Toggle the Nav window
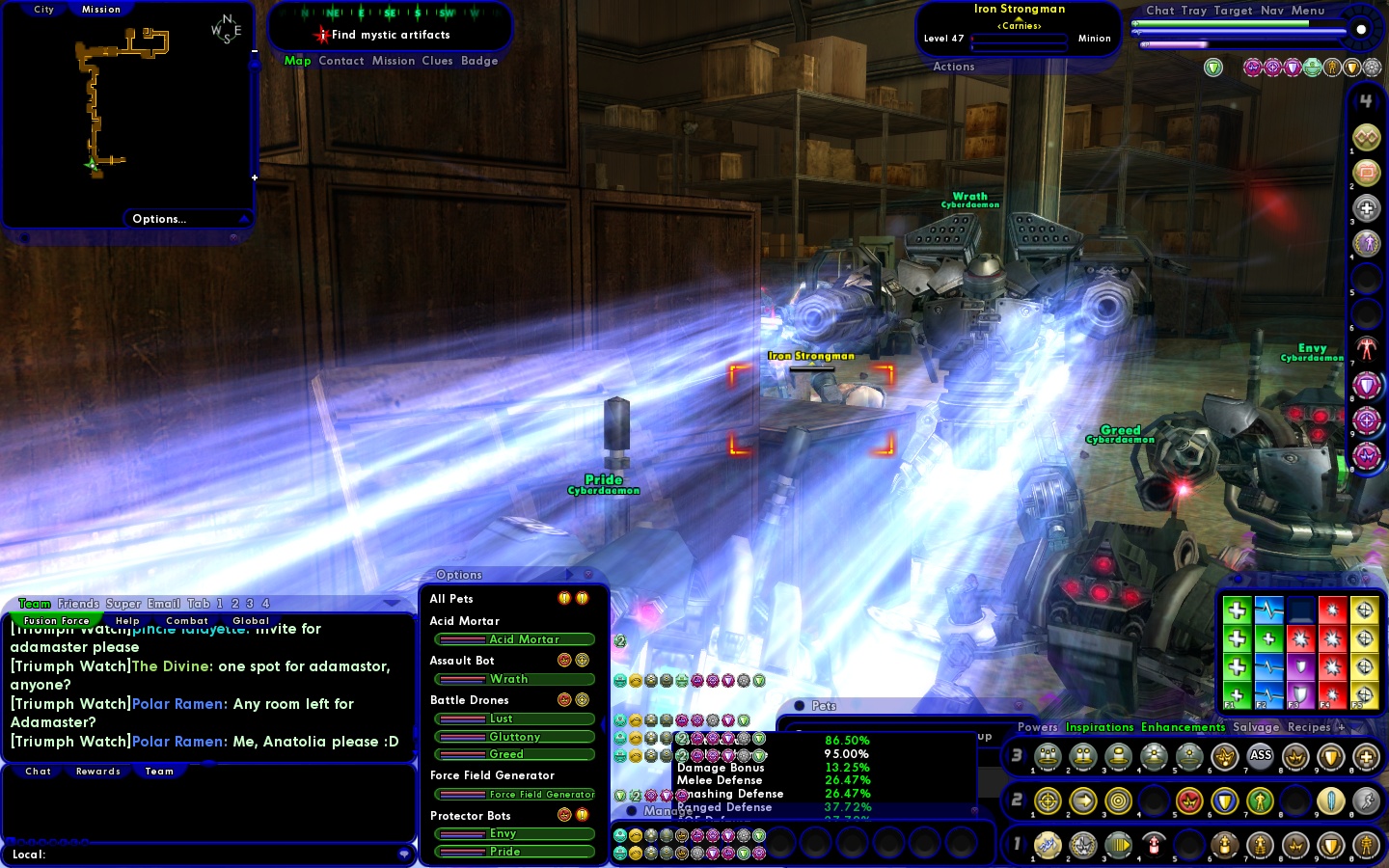 tap(1272, 11)
